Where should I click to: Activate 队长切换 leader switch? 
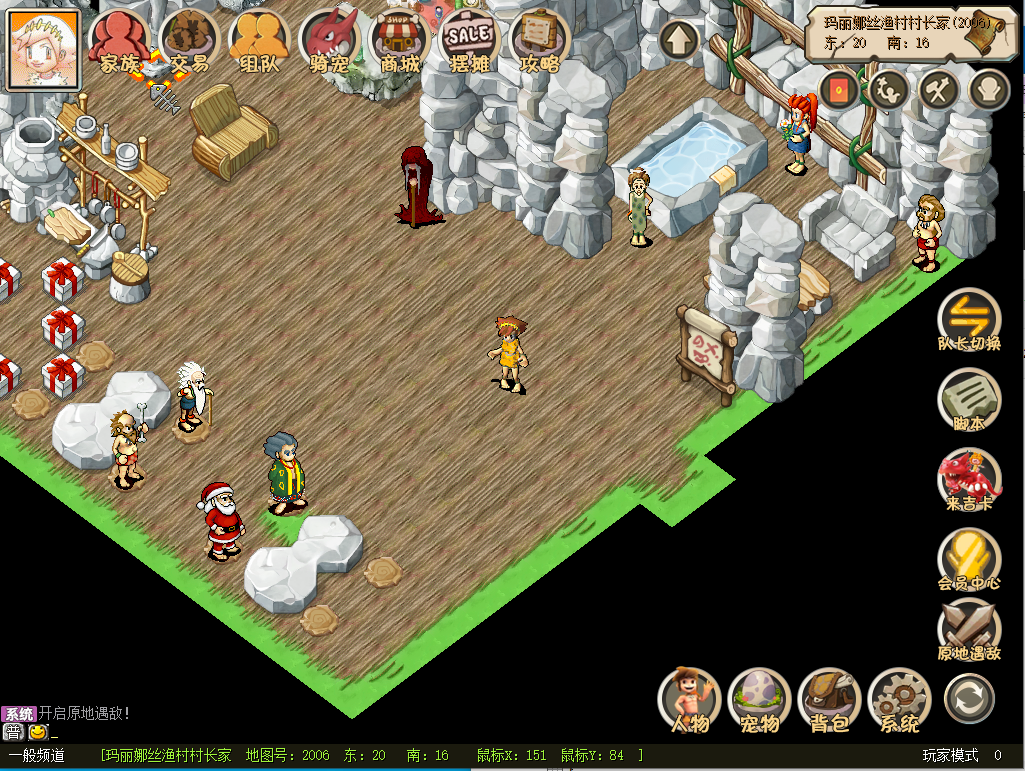click(969, 318)
